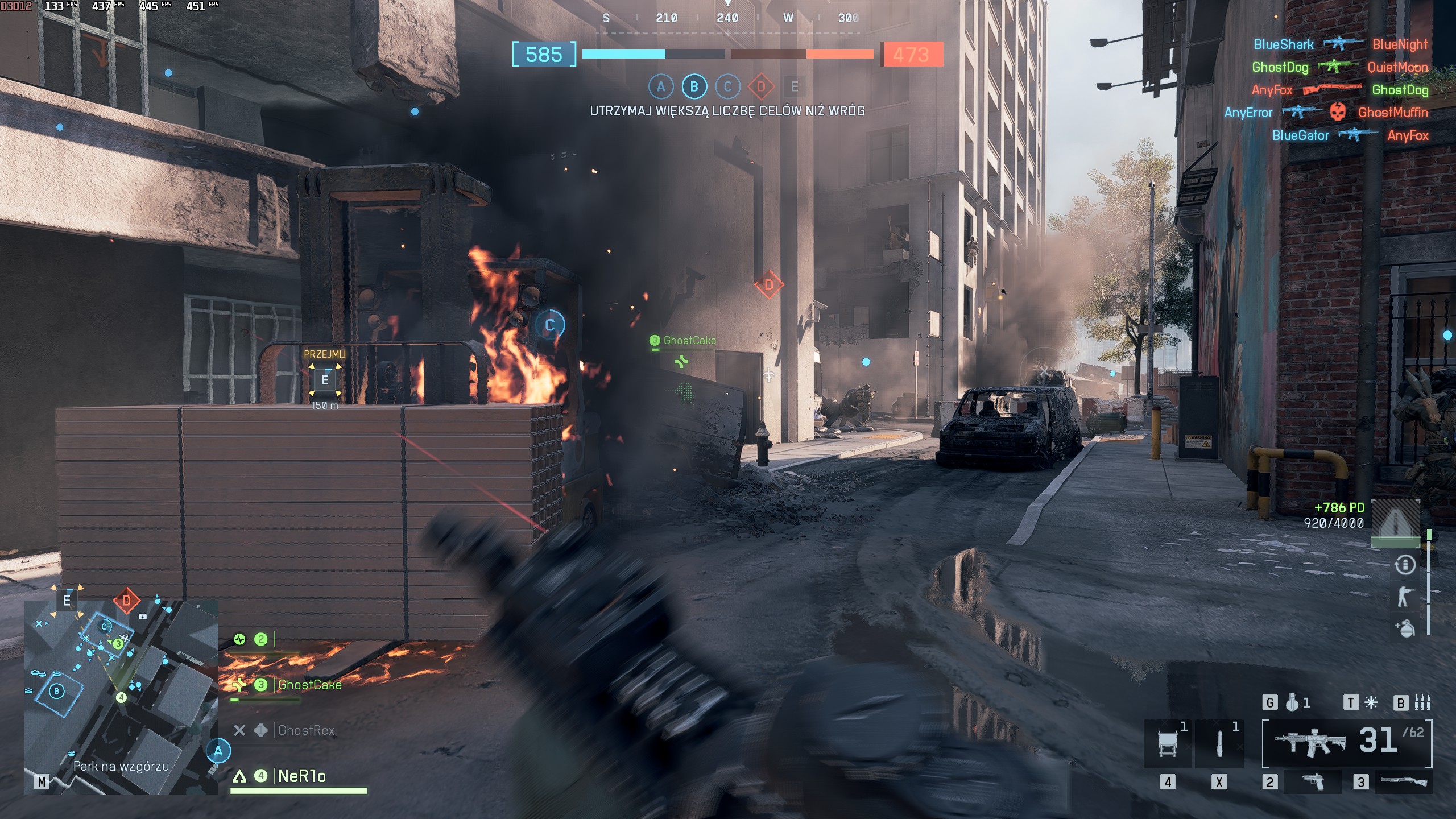Click the red D marker on the minimap
Image resolution: width=1456 pixels, height=819 pixels.
pos(126,601)
